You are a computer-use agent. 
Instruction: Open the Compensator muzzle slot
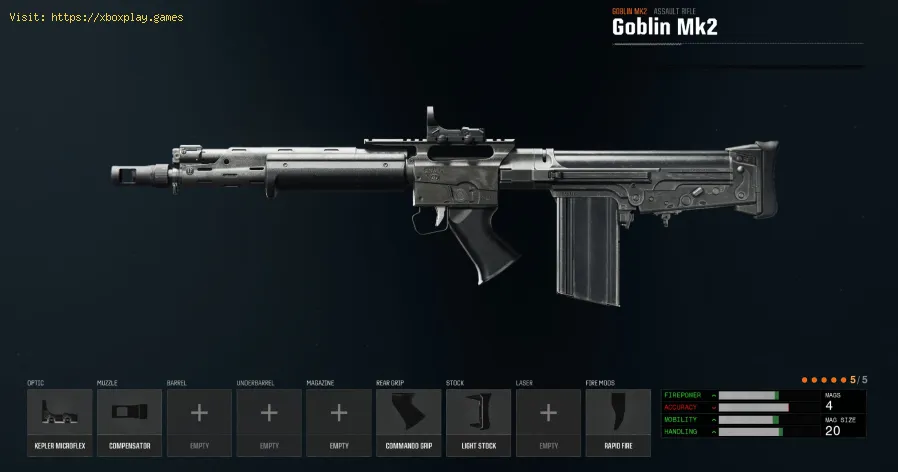129,417
